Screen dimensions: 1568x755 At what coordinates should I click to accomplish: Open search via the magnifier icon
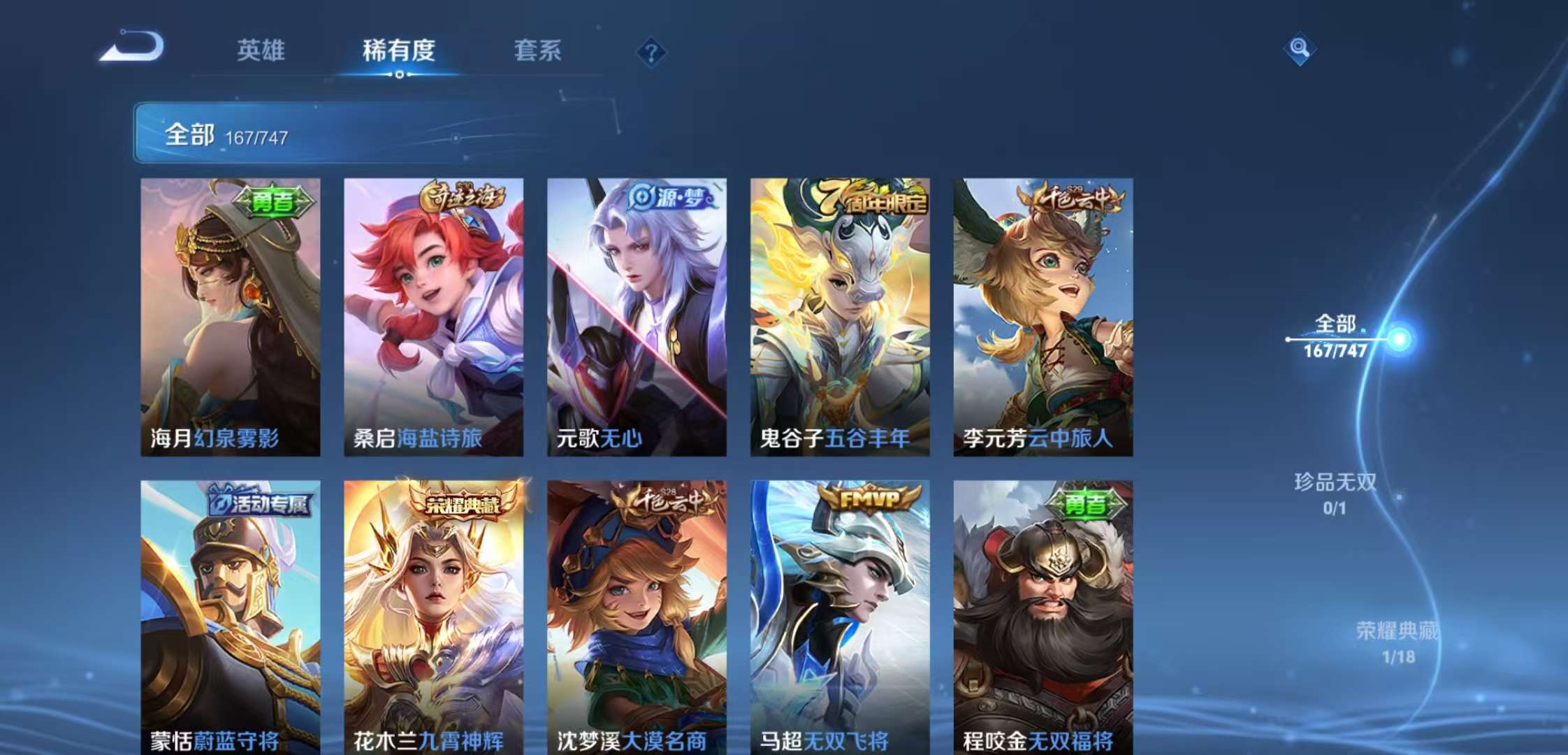point(1300,49)
